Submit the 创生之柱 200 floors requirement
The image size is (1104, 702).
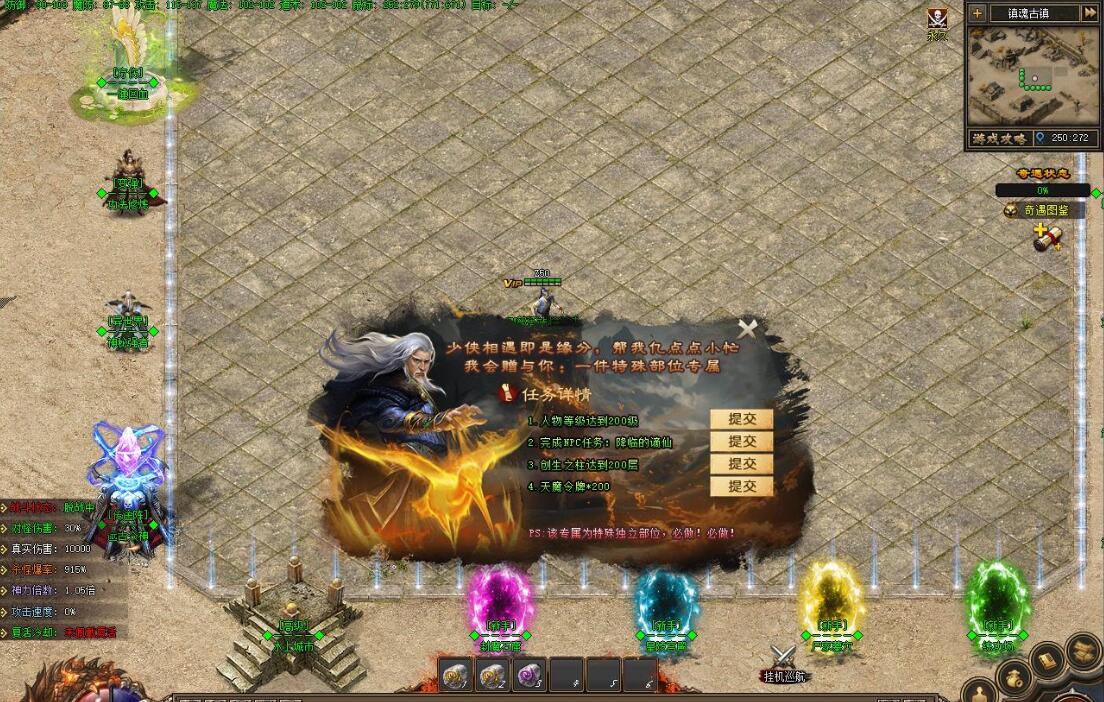[x=741, y=464]
